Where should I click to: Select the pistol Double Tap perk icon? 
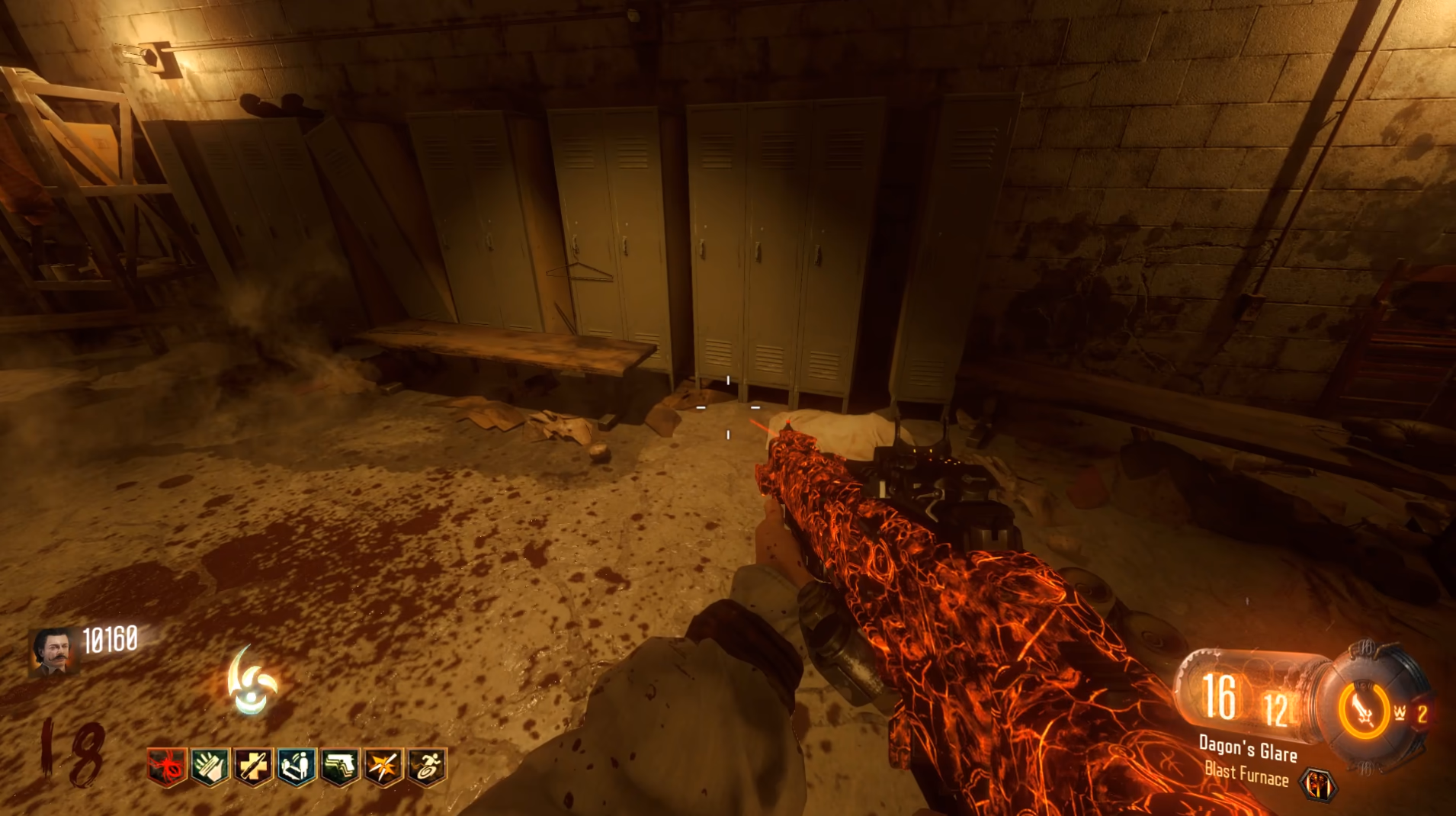(339, 766)
